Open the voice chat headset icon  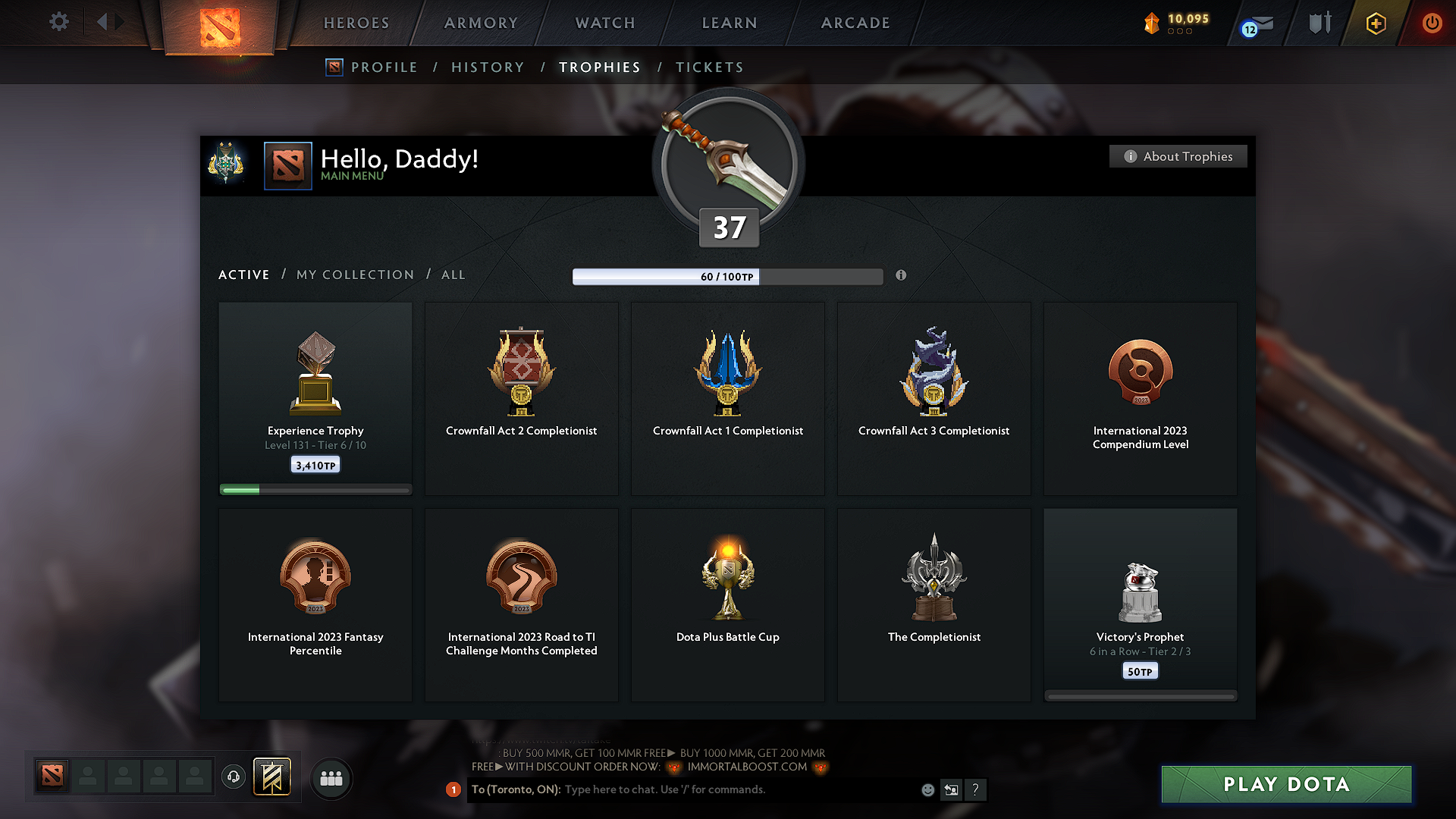233,777
